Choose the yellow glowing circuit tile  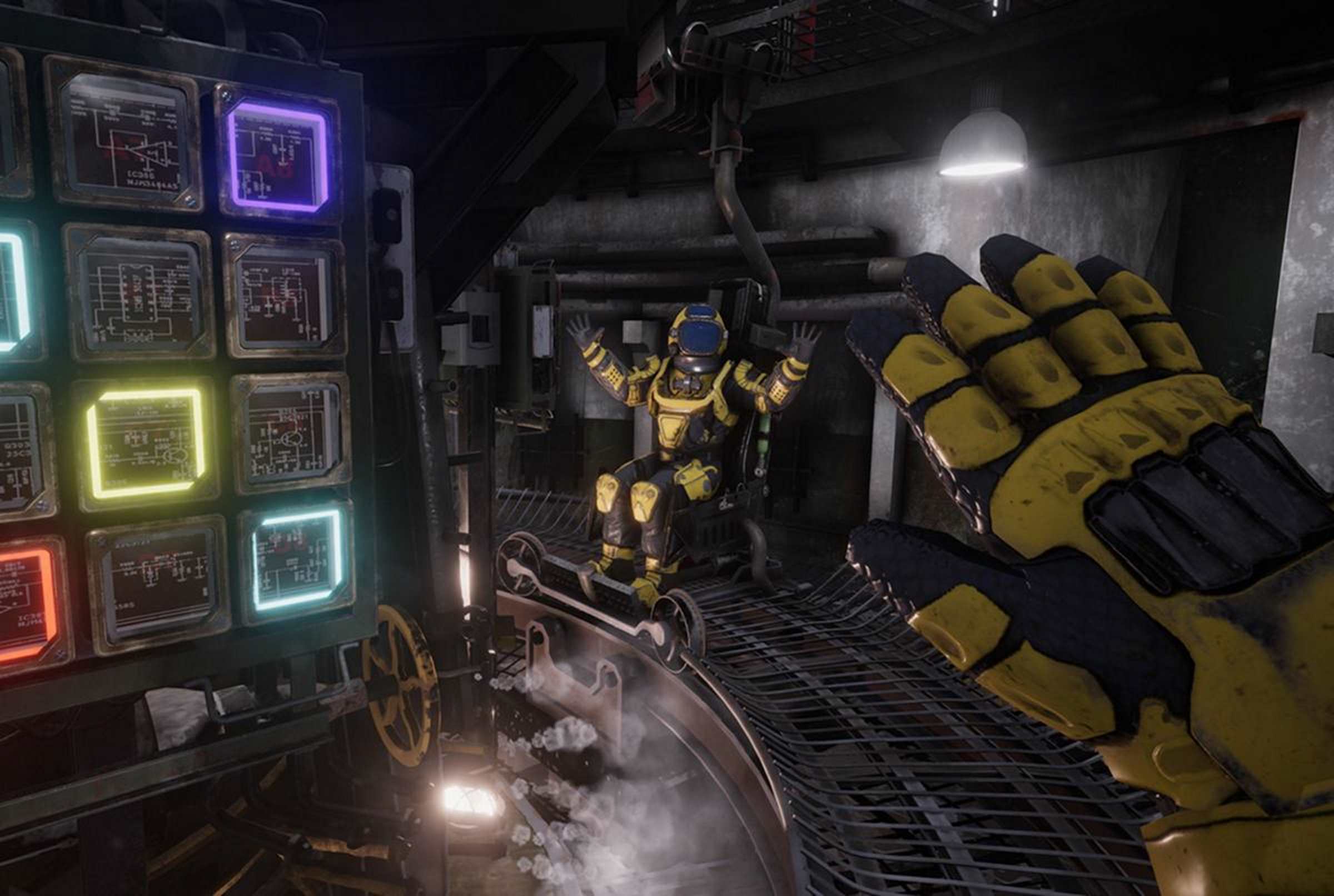146,443
